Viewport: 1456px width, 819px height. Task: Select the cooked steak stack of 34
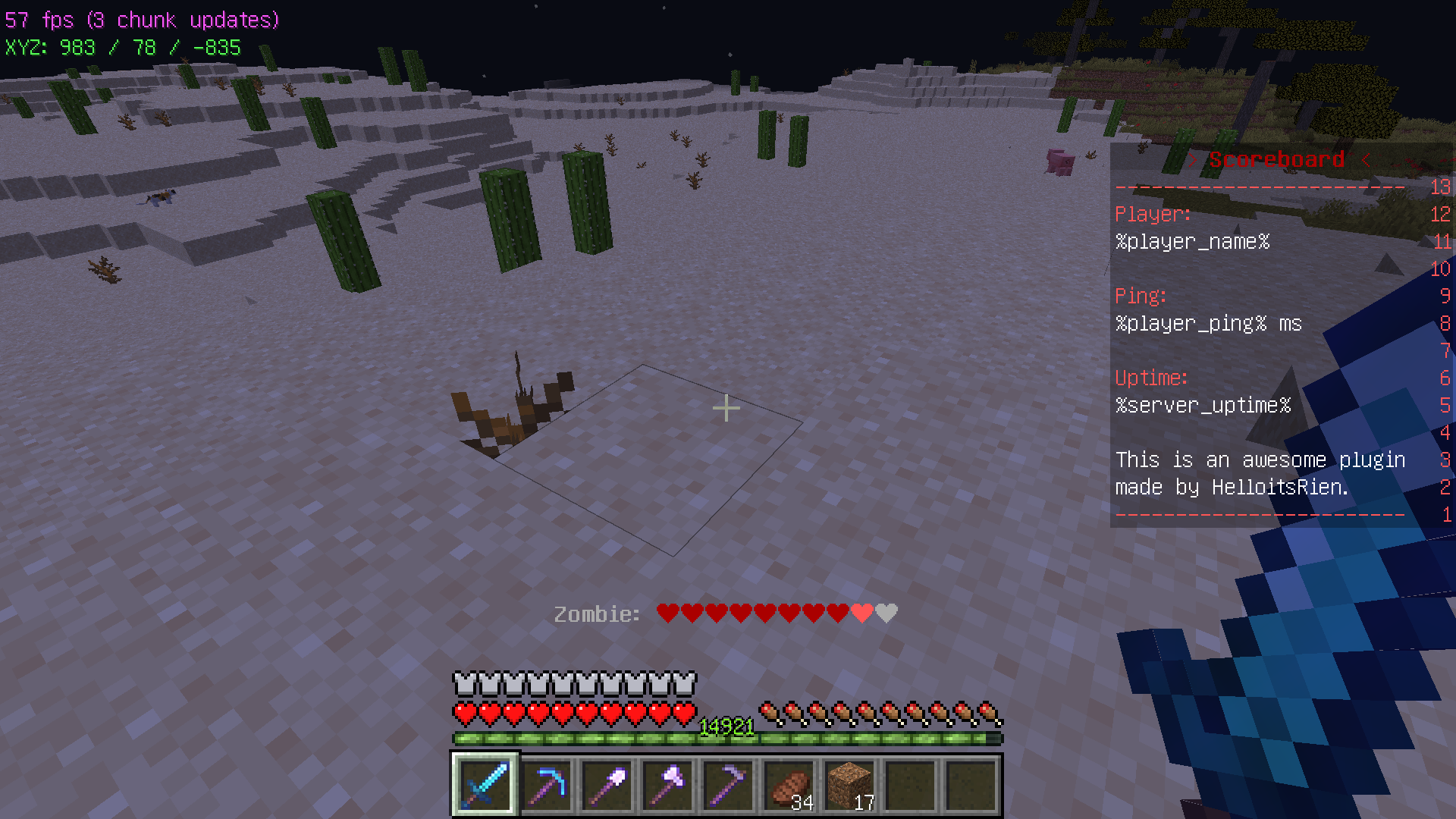[789, 785]
